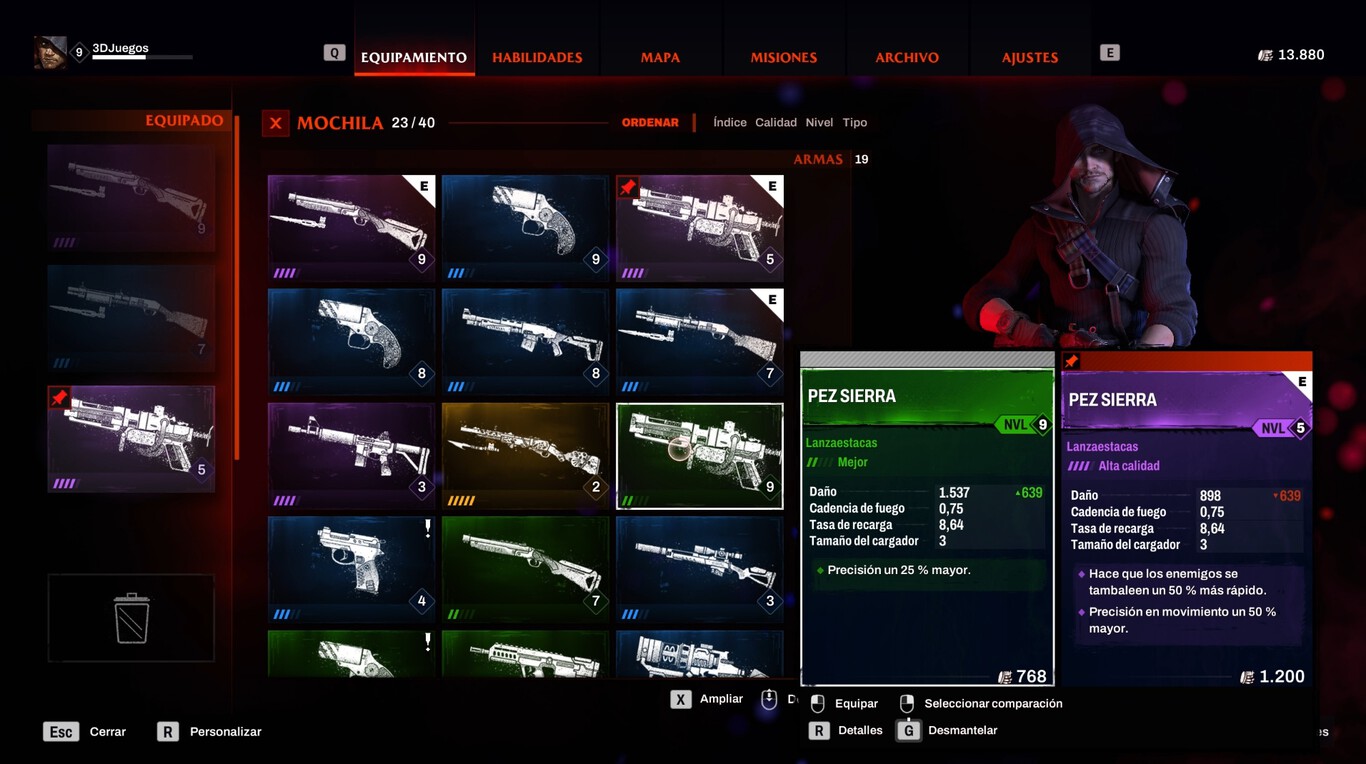
Task: Toggle sorting by Calidad
Action: point(776,122)
